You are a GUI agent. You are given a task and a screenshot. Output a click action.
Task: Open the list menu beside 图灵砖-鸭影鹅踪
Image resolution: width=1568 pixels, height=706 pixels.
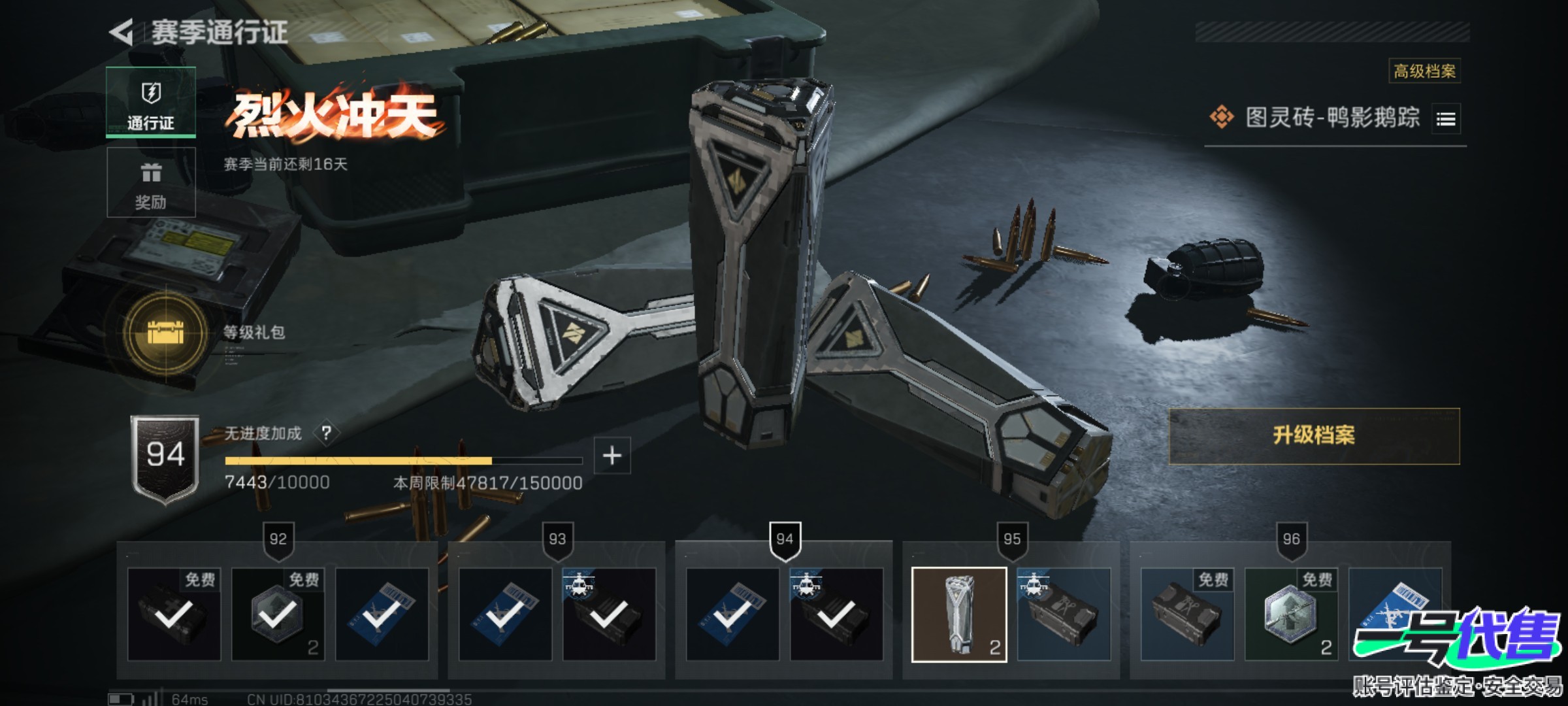pos(1446,119)
